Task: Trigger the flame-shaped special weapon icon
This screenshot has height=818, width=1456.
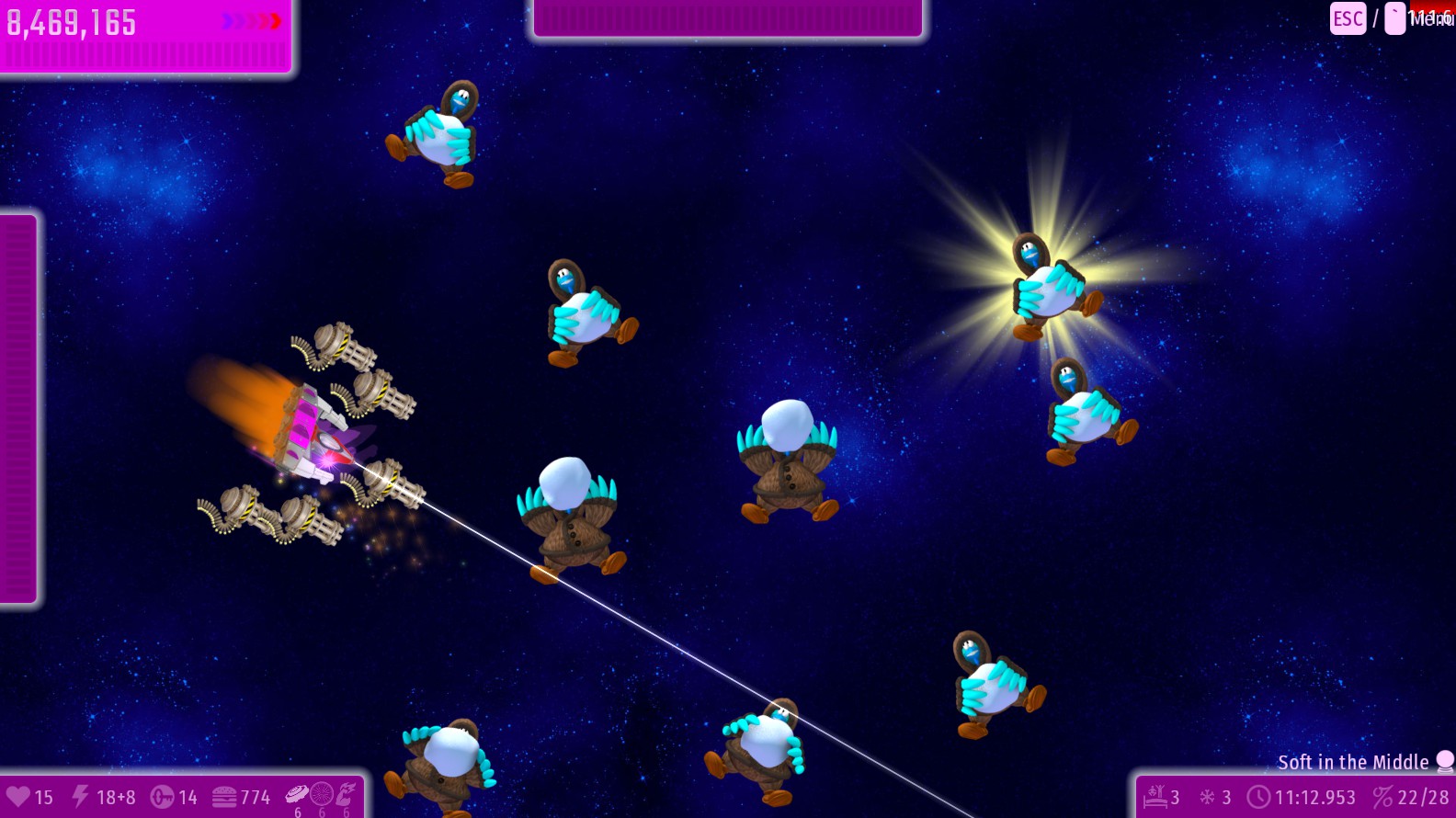Action: (346, 794)
